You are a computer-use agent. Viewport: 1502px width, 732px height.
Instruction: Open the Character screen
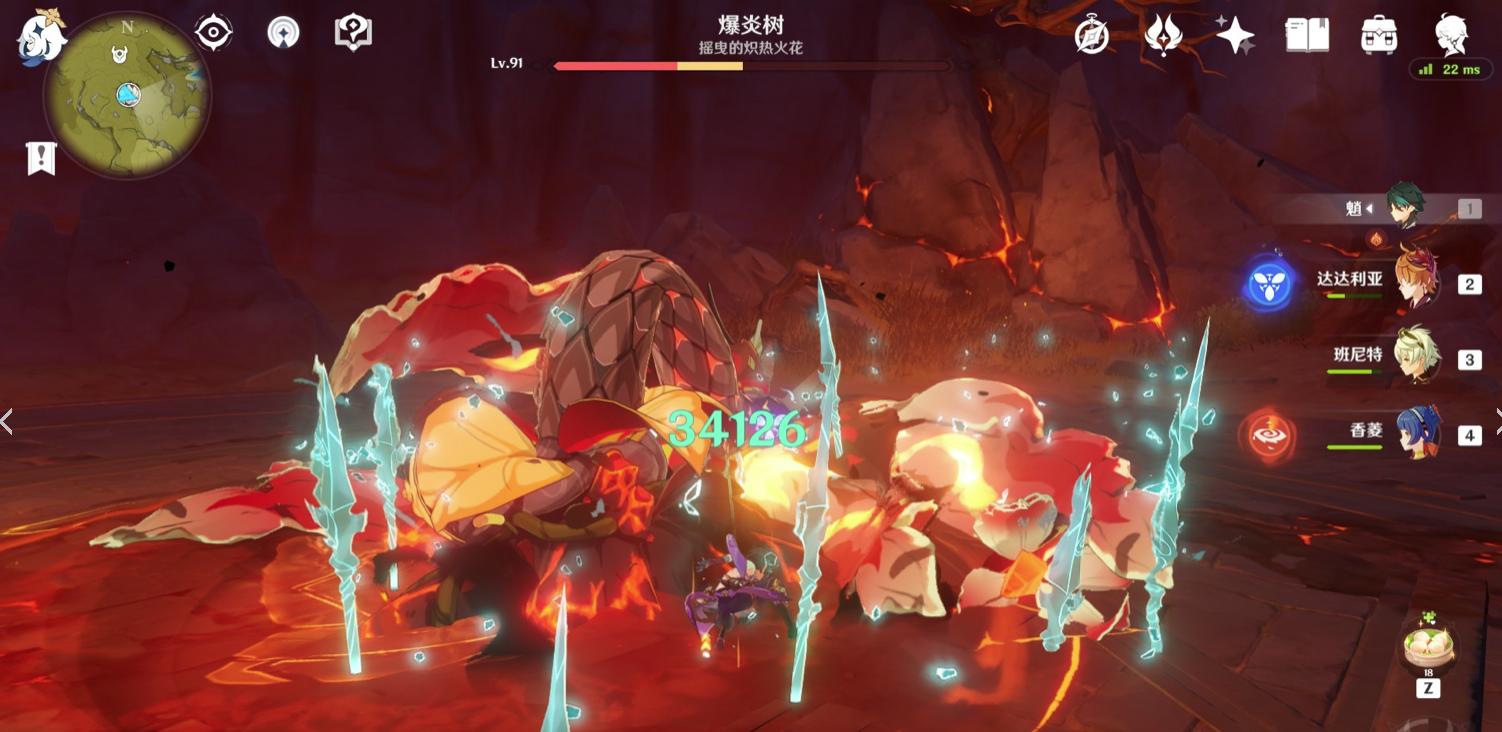pos(1450,34)
